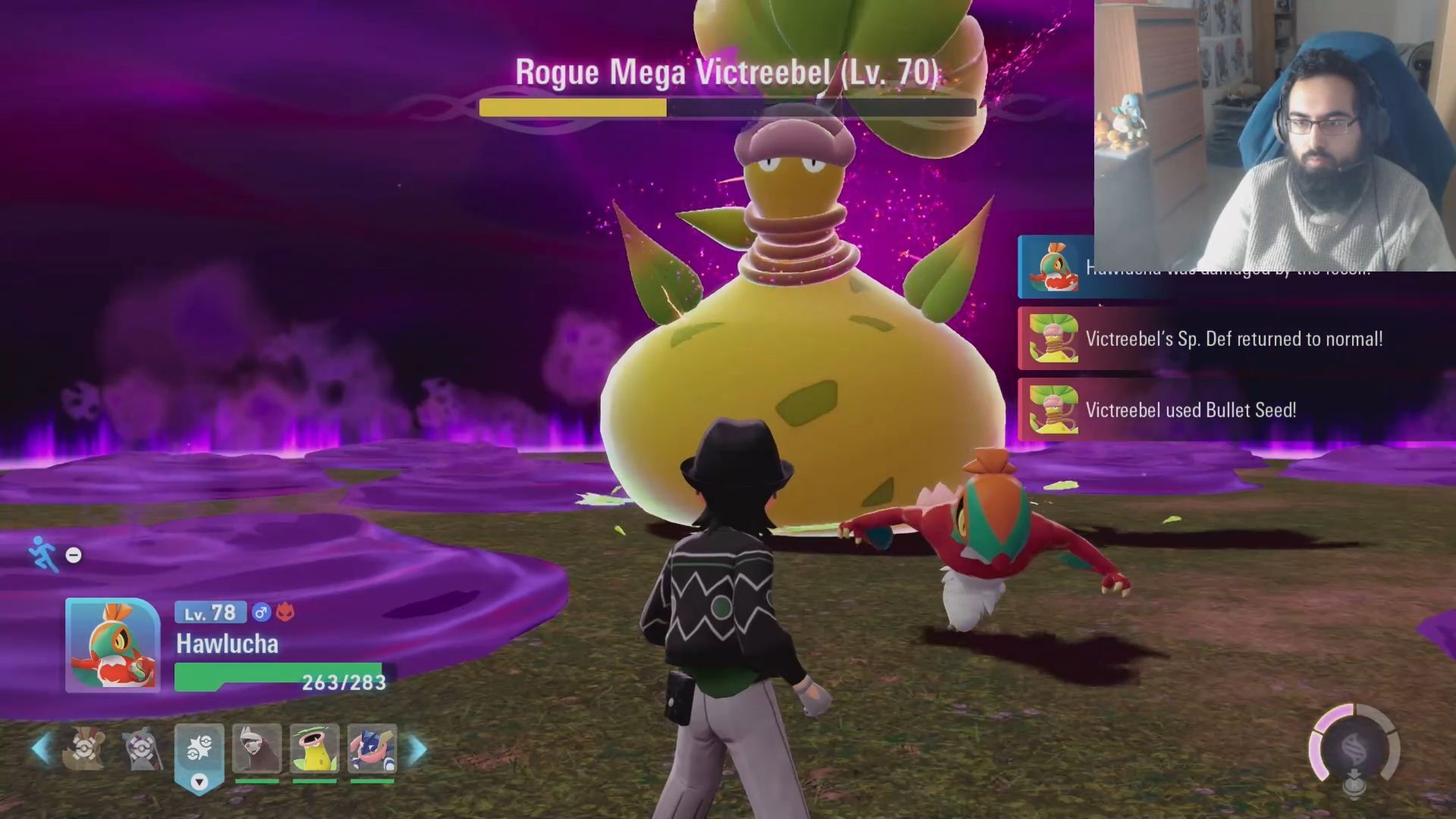Select Hawlucha's active Pokémon portrait

[x=112, y=645]
